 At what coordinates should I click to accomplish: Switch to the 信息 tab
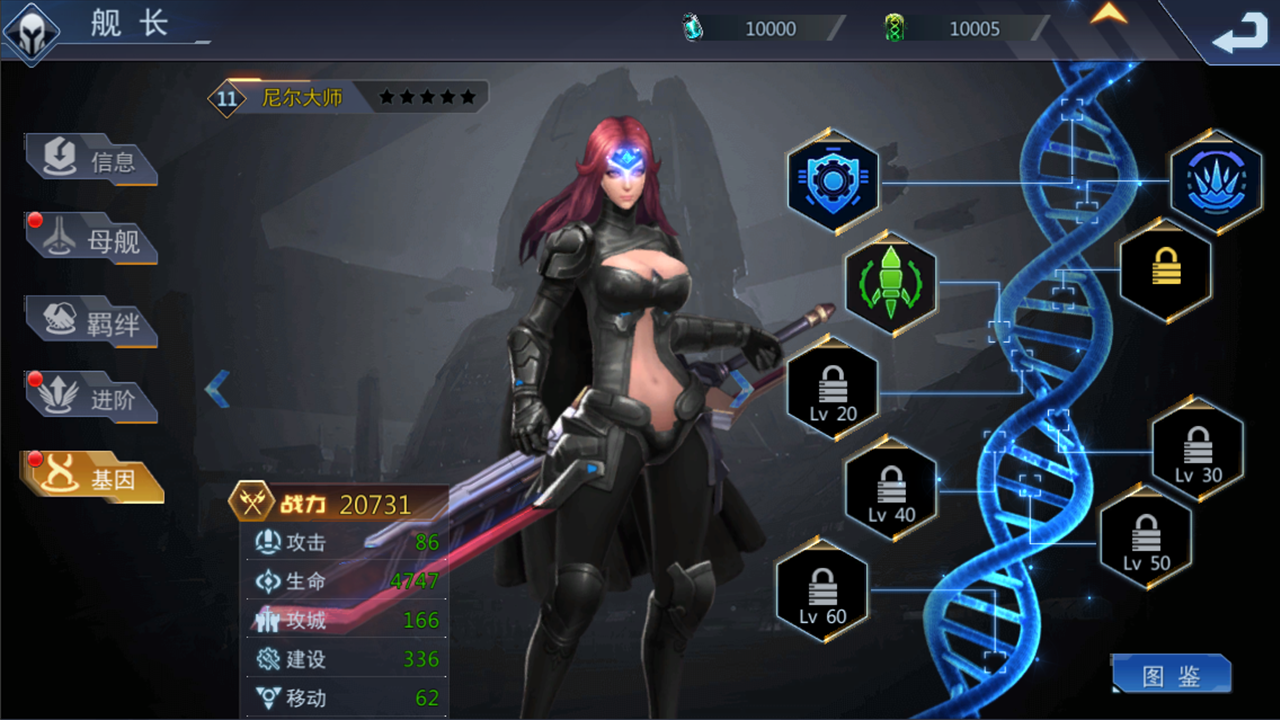pyautogui.click(x=90, y=162)
